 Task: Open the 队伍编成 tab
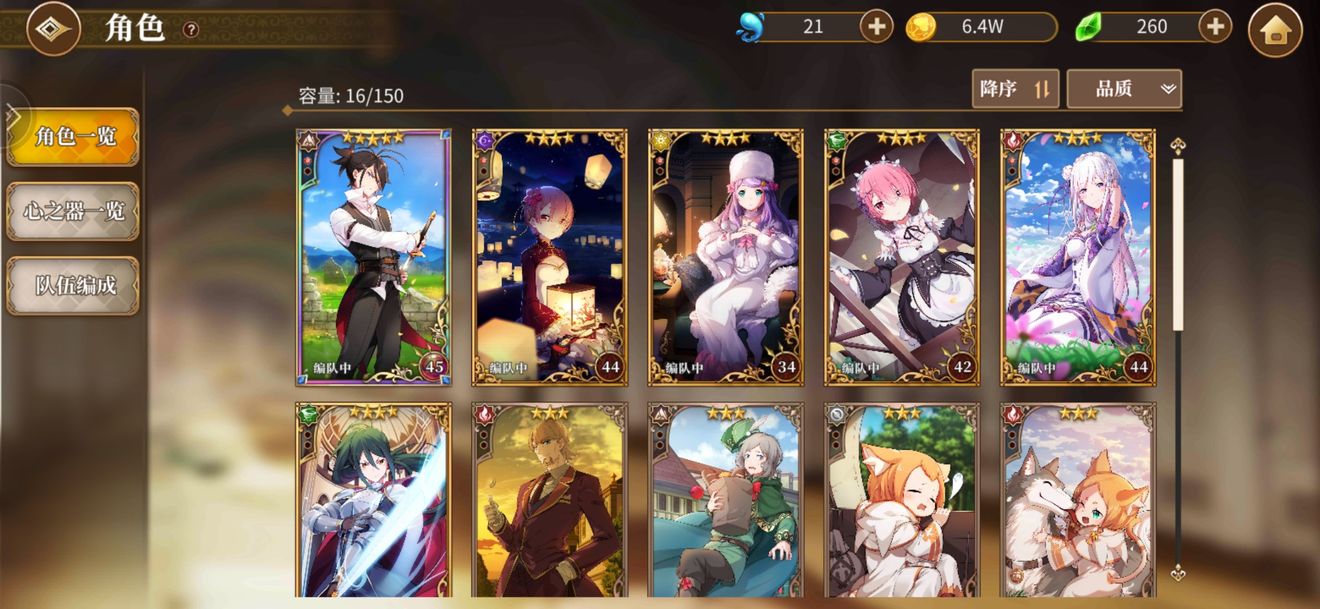coord(73,285)
